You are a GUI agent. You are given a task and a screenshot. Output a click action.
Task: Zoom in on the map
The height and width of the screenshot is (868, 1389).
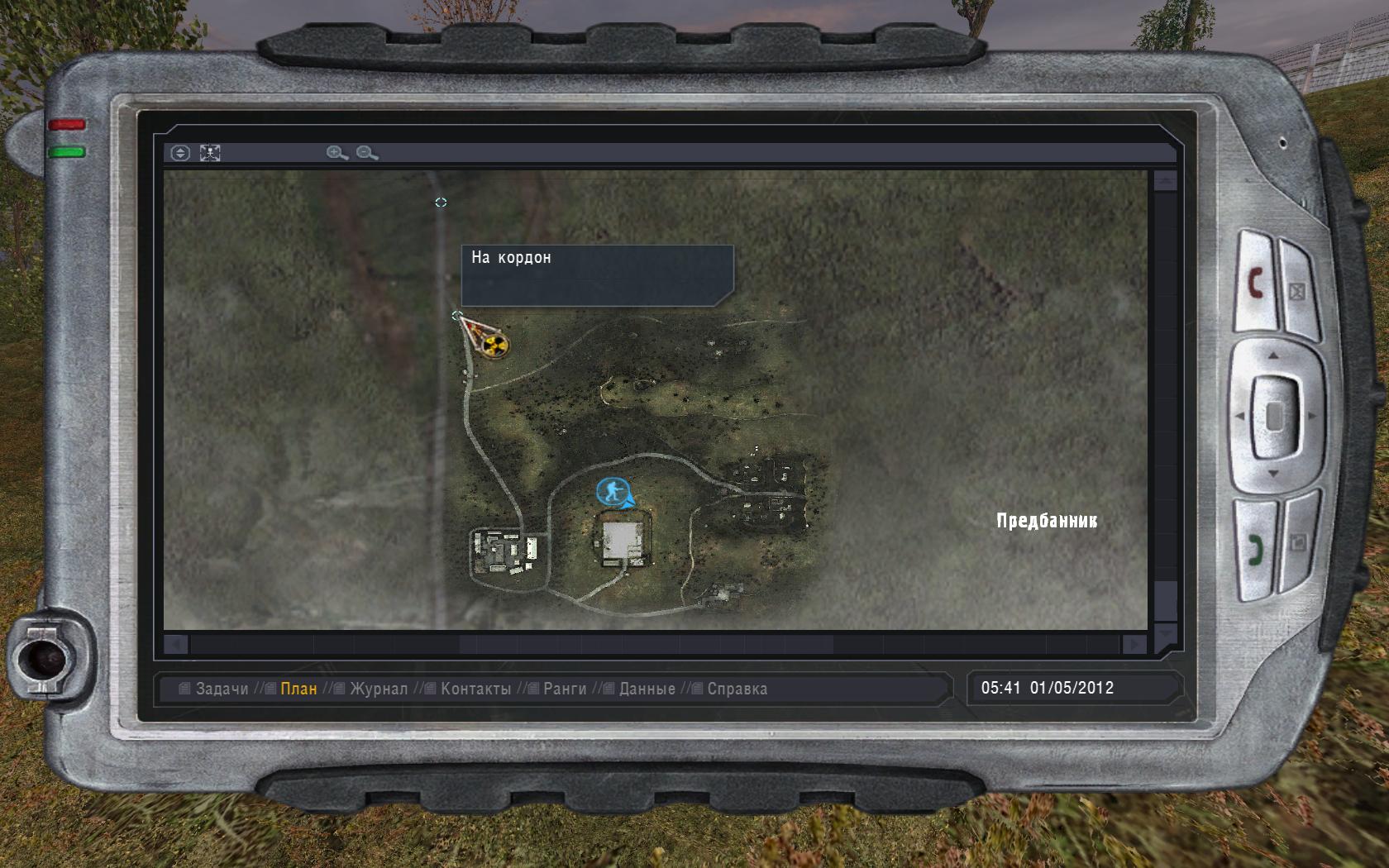point(333,153)
